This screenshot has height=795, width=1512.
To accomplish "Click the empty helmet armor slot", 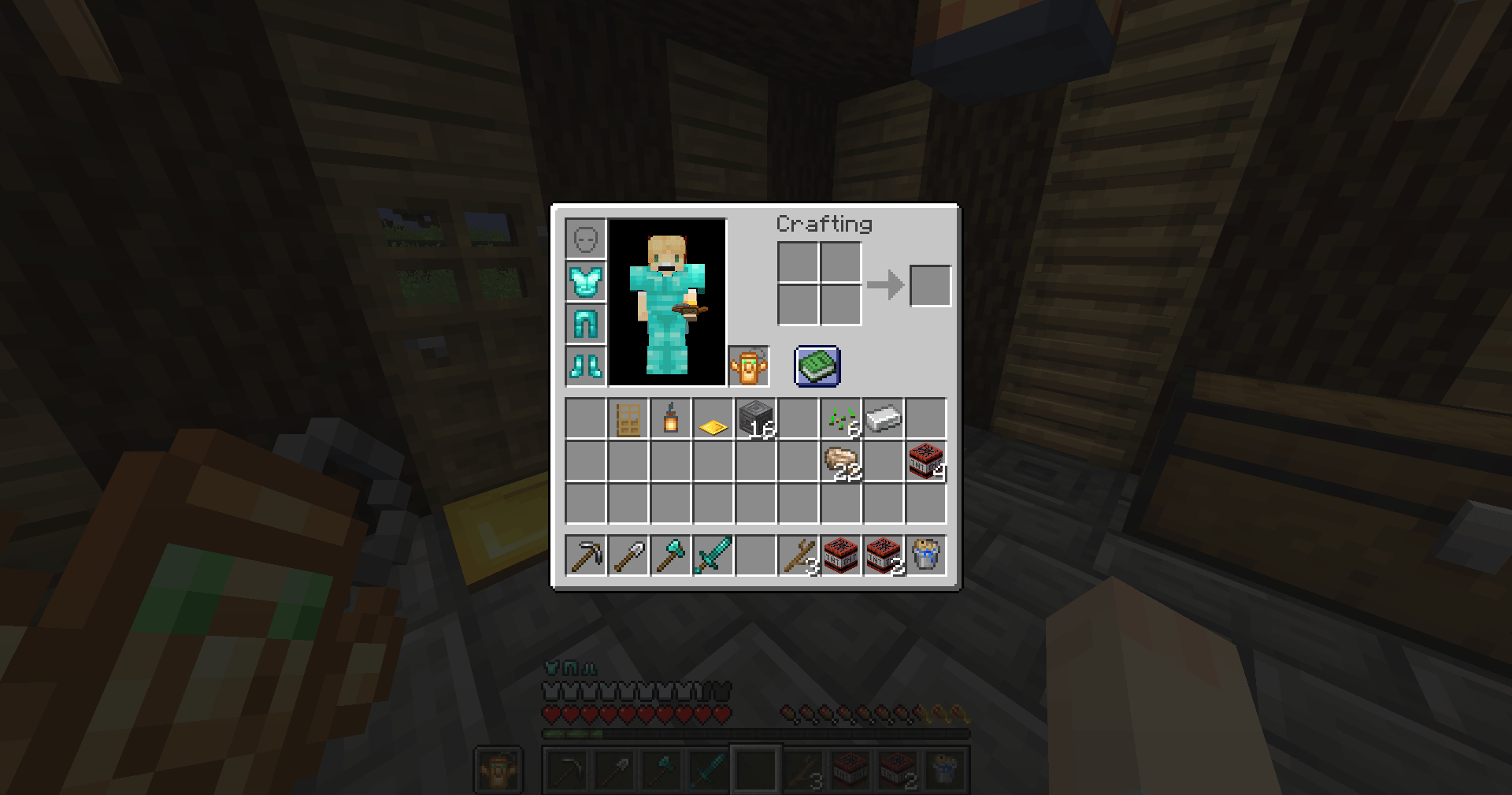I will tap(585, 239).
